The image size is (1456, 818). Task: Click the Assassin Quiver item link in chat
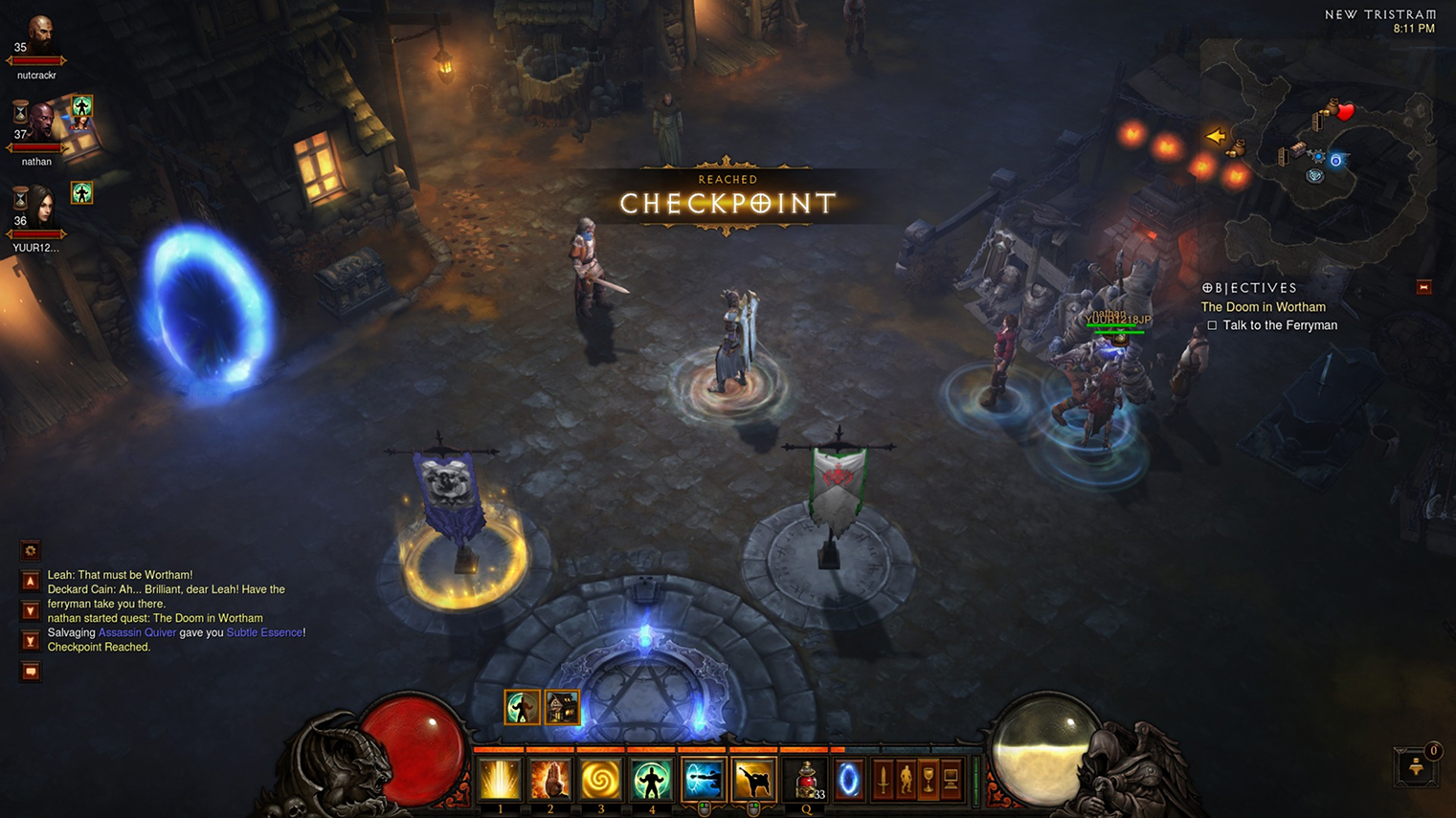(137, 632)
